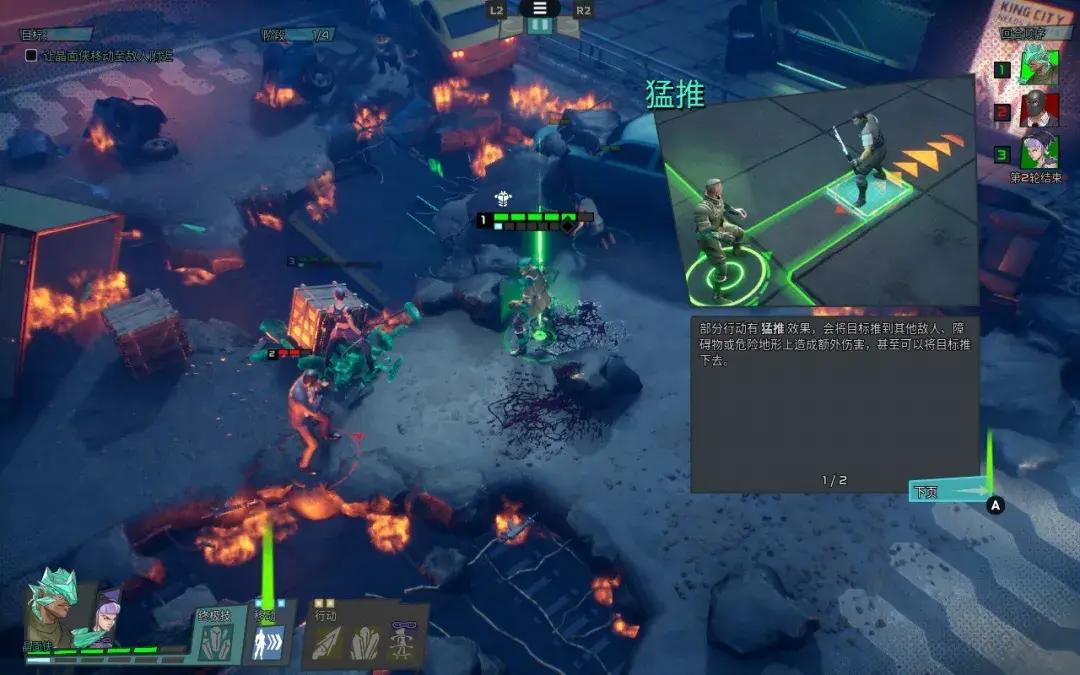This screenshot has height=675, width=1080.
Task: Toggle the objective checkbox under 目标
Action: pos(31,56)
